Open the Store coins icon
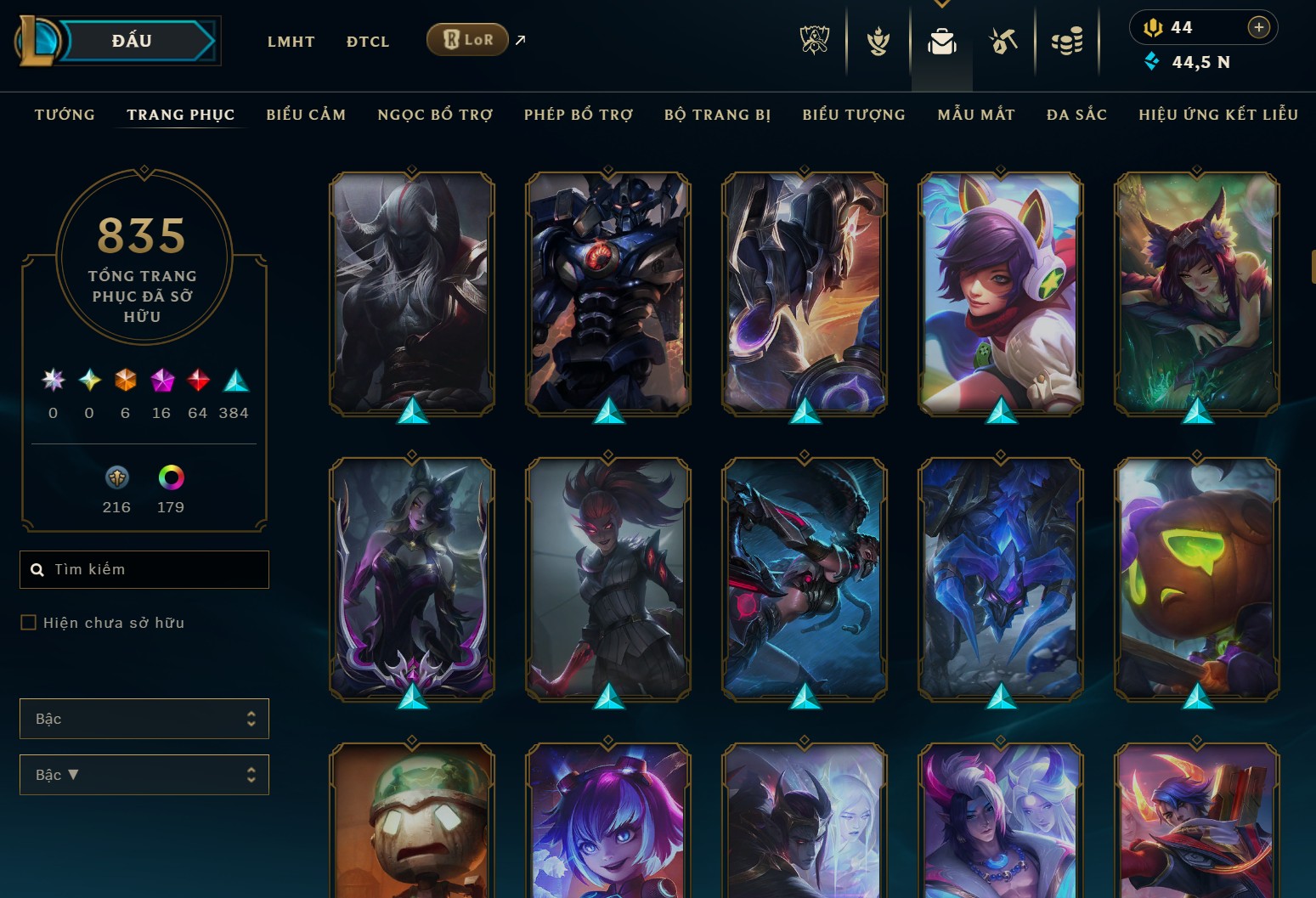 (x=1068, y=40)
